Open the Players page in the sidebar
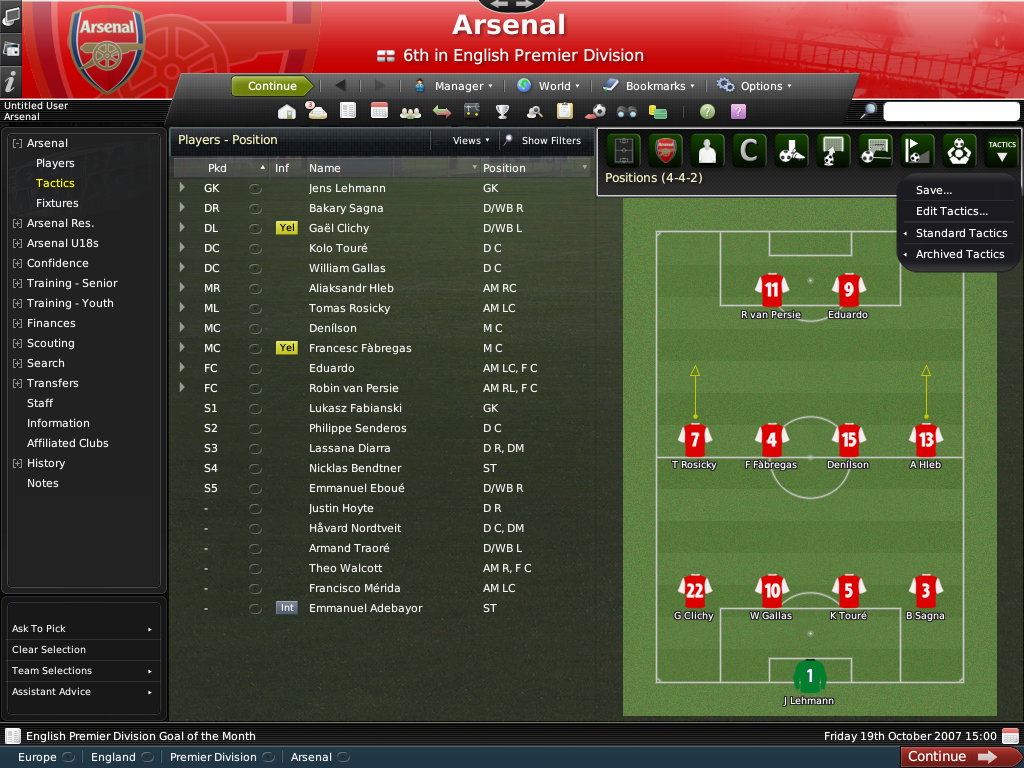The image size is (1024, 768). click(x=55, y=163)
